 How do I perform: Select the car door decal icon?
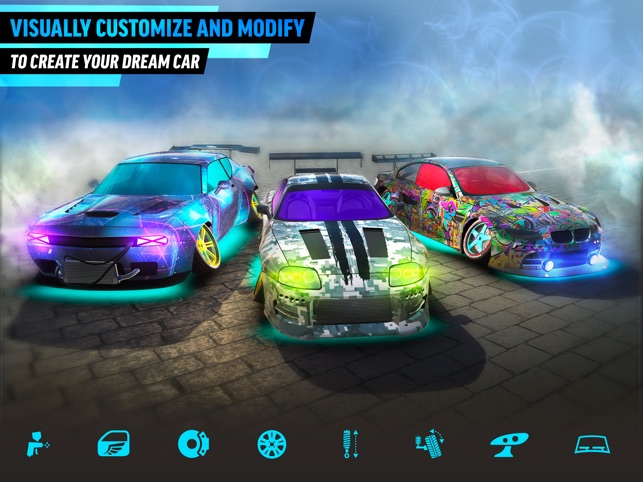click(x=114, y=443)
